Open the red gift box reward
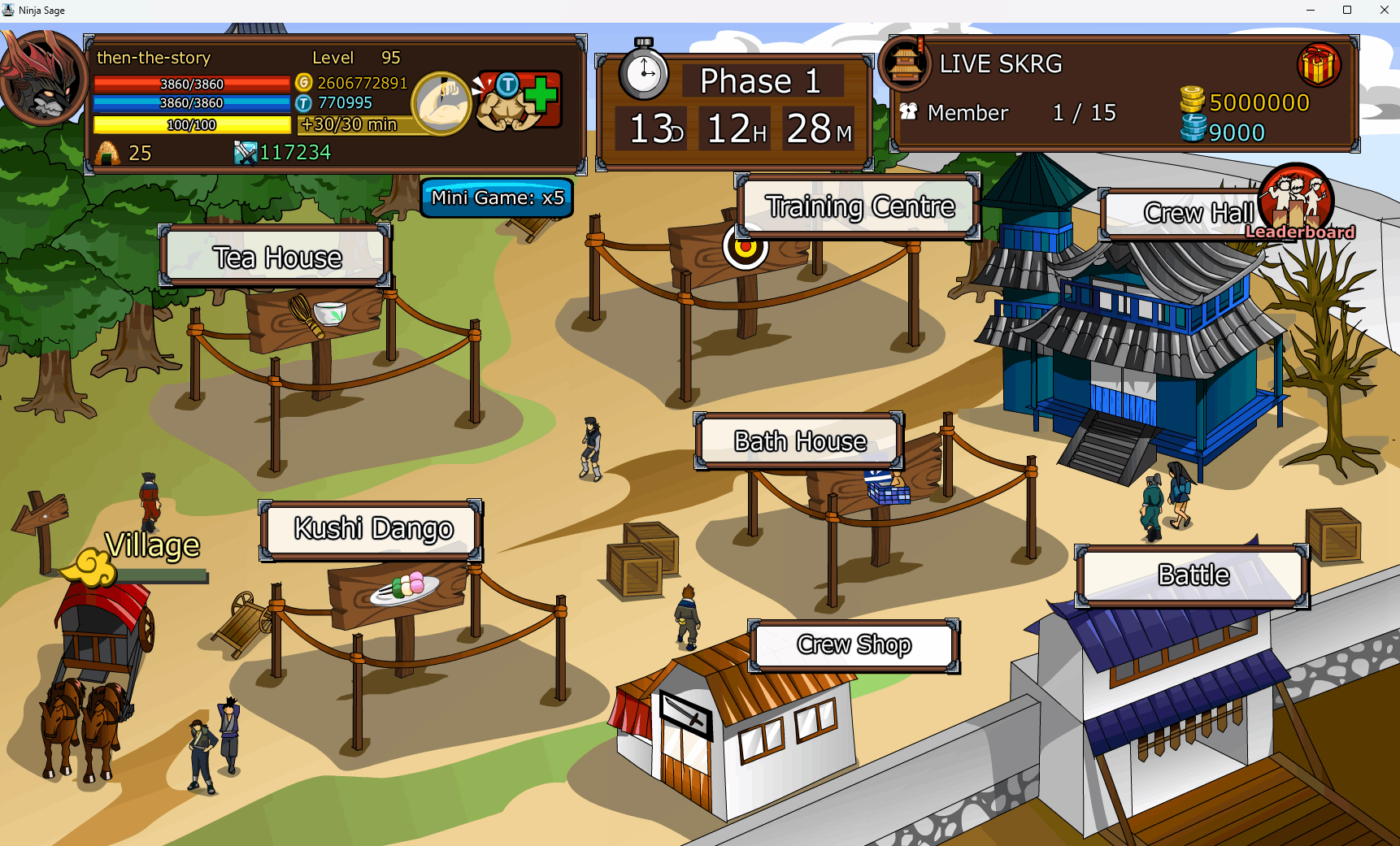The height and width of the screenshot is (846, 1400). pyautogui.click(x=1318, y=66)
